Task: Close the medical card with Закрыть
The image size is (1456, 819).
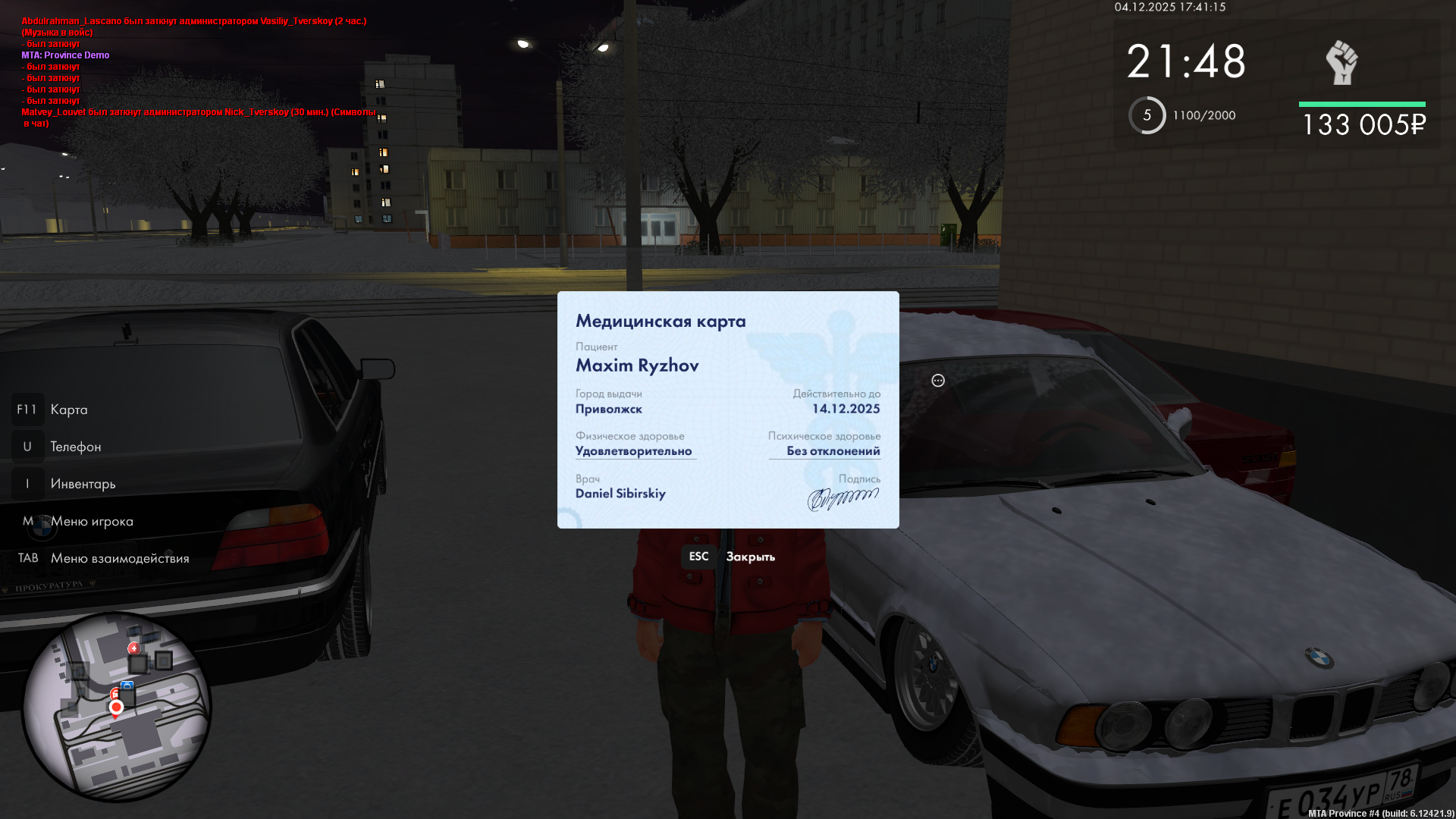Action: click(749, 557)
